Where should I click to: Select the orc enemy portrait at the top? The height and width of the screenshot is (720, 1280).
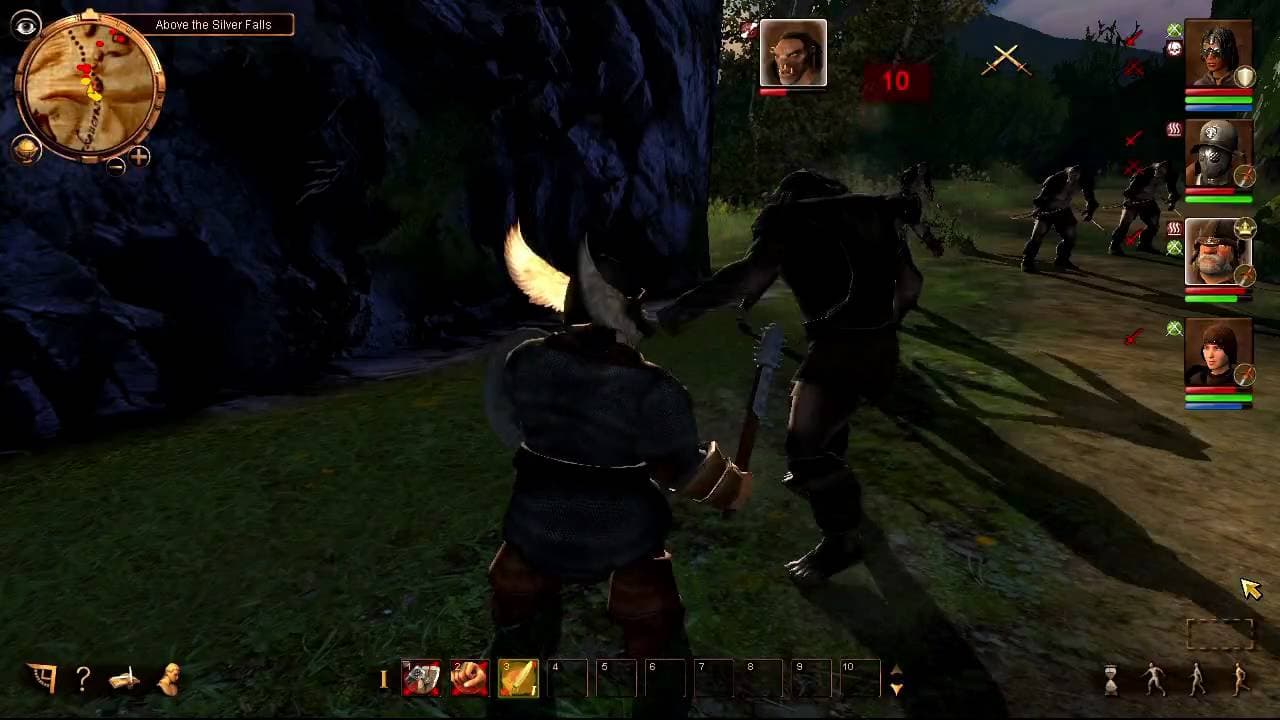point(793,52)
